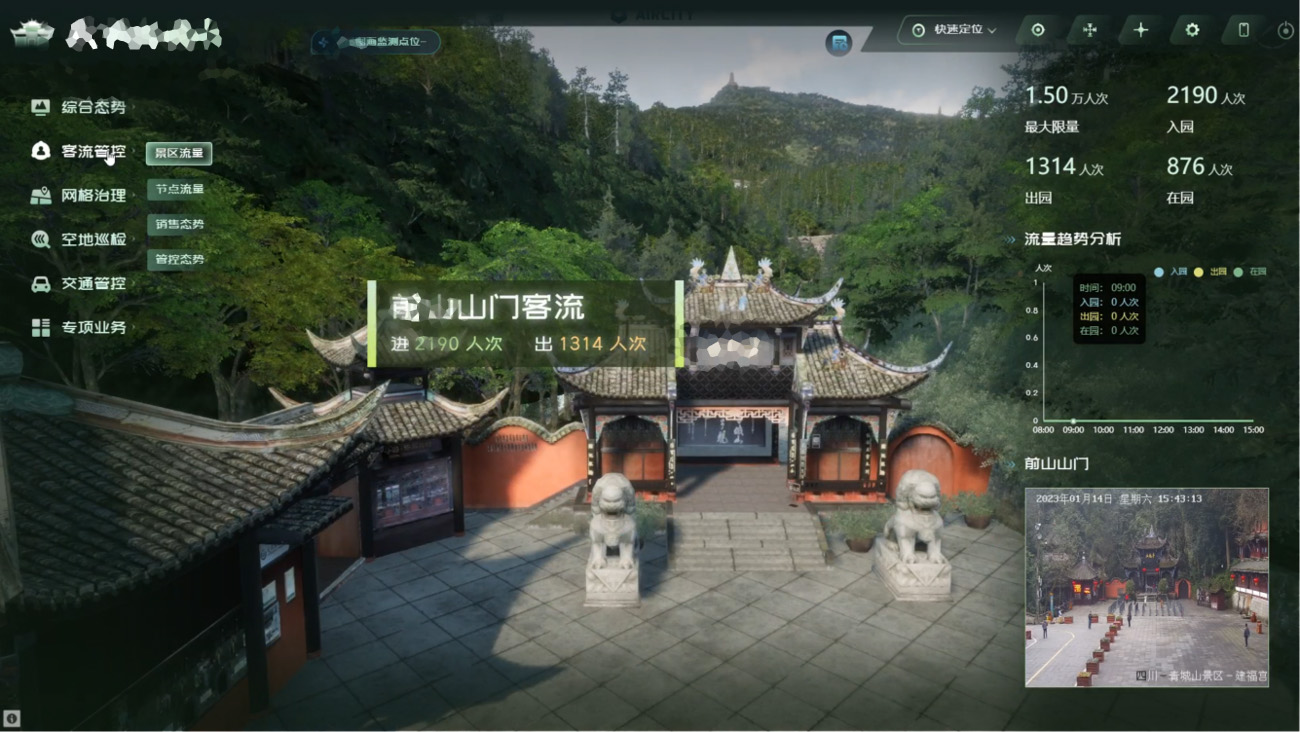The height and width of the screenshot is (732, 1300).
Task: Activate the four-arrow move tool
Action: tap(1090, 30)
